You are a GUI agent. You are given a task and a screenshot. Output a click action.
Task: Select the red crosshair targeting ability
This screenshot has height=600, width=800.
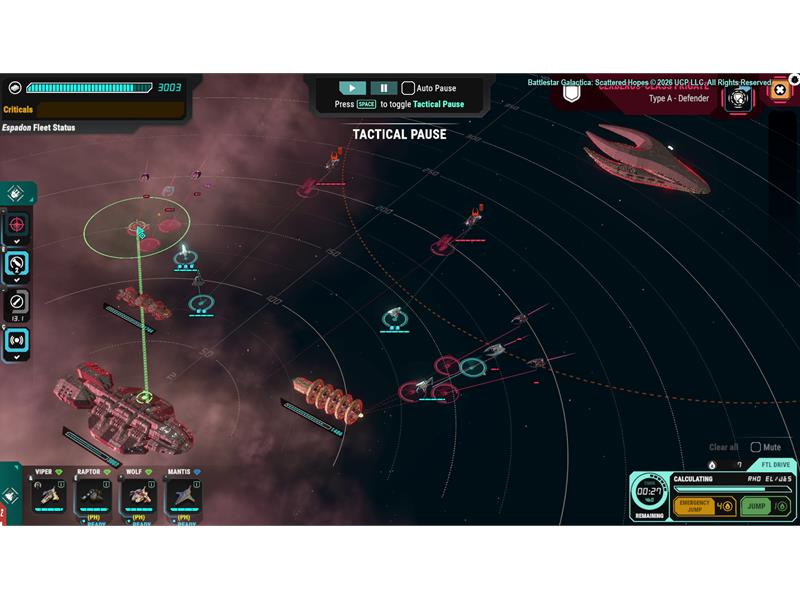[19, 225]
